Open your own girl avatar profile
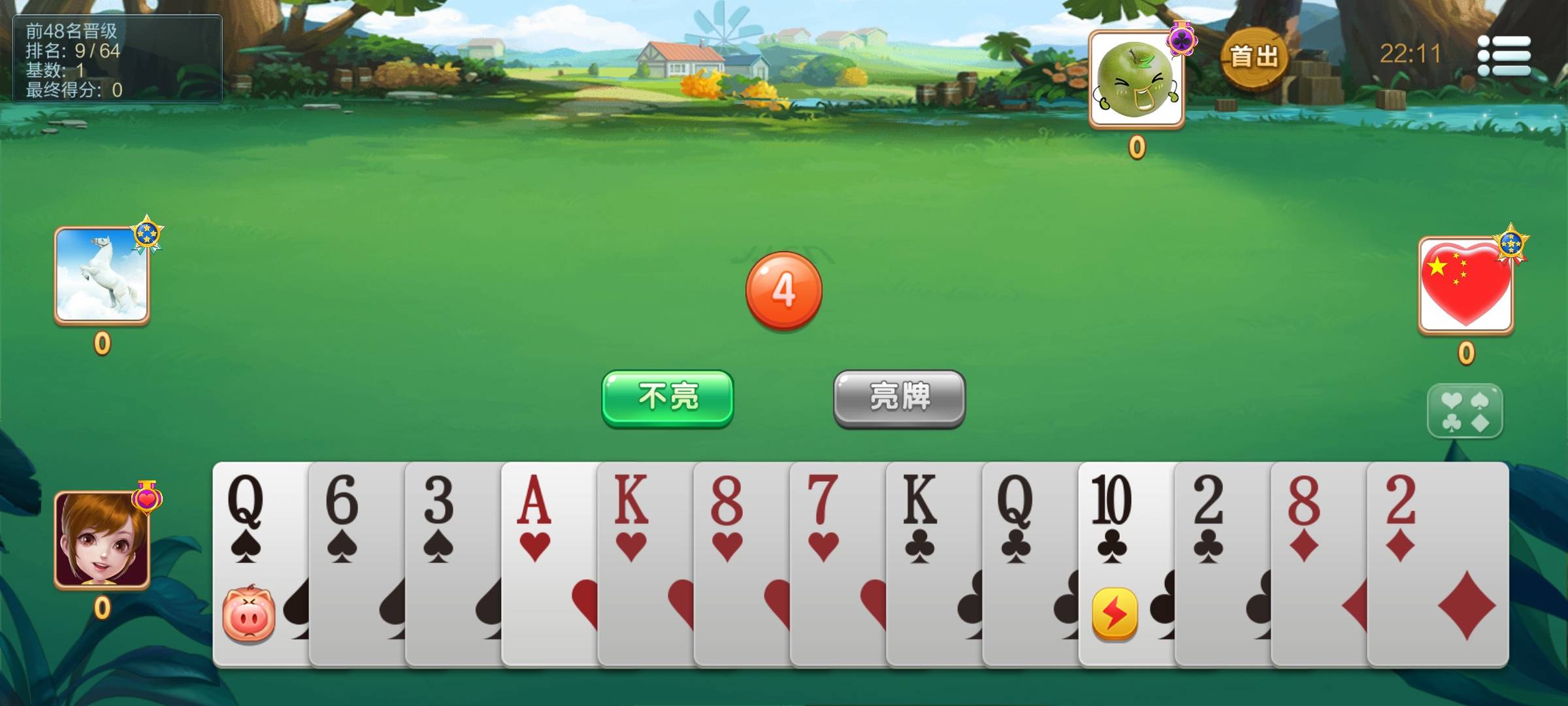 tap(102, 540)
